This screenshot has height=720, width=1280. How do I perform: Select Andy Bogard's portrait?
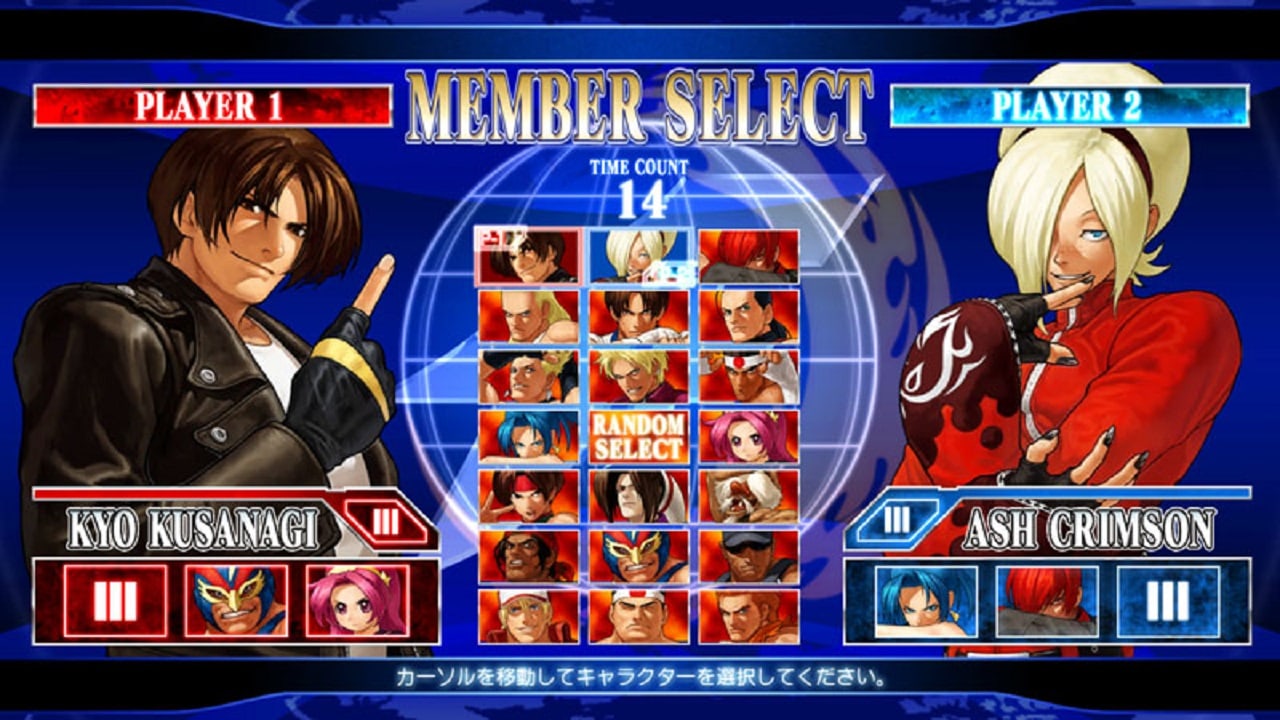(528, 316)
